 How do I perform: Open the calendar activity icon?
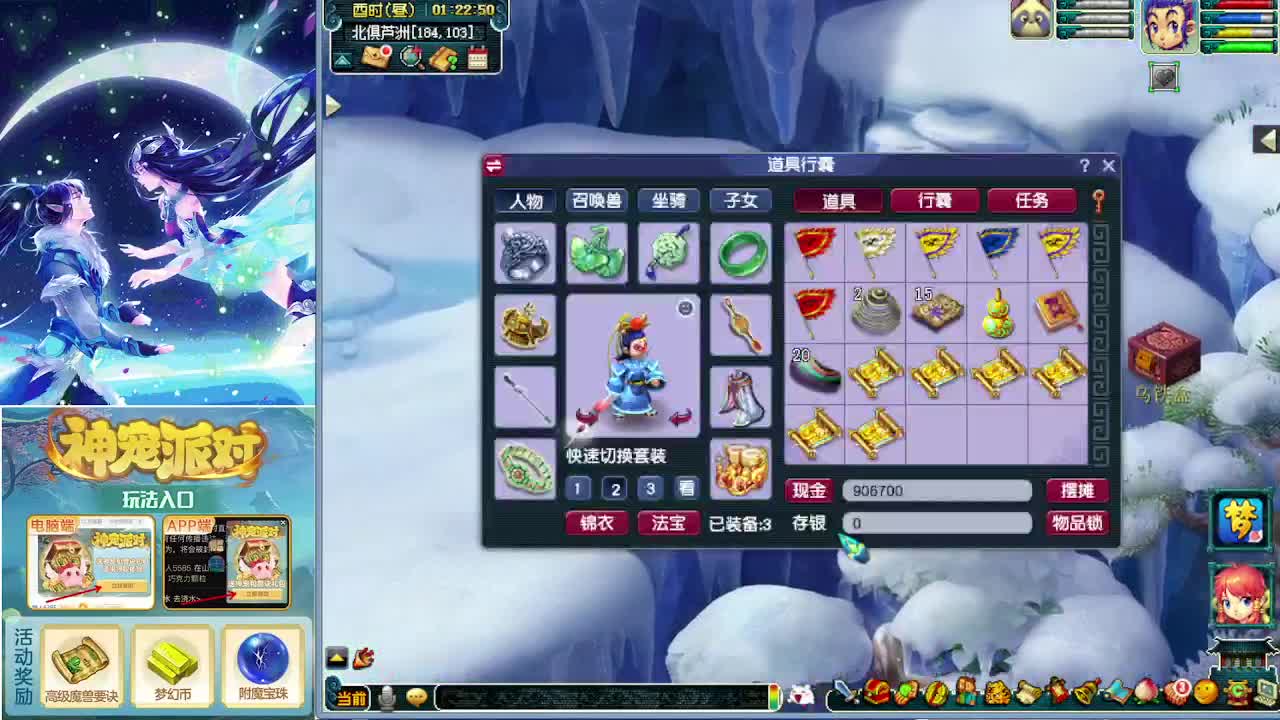[478, 59]
